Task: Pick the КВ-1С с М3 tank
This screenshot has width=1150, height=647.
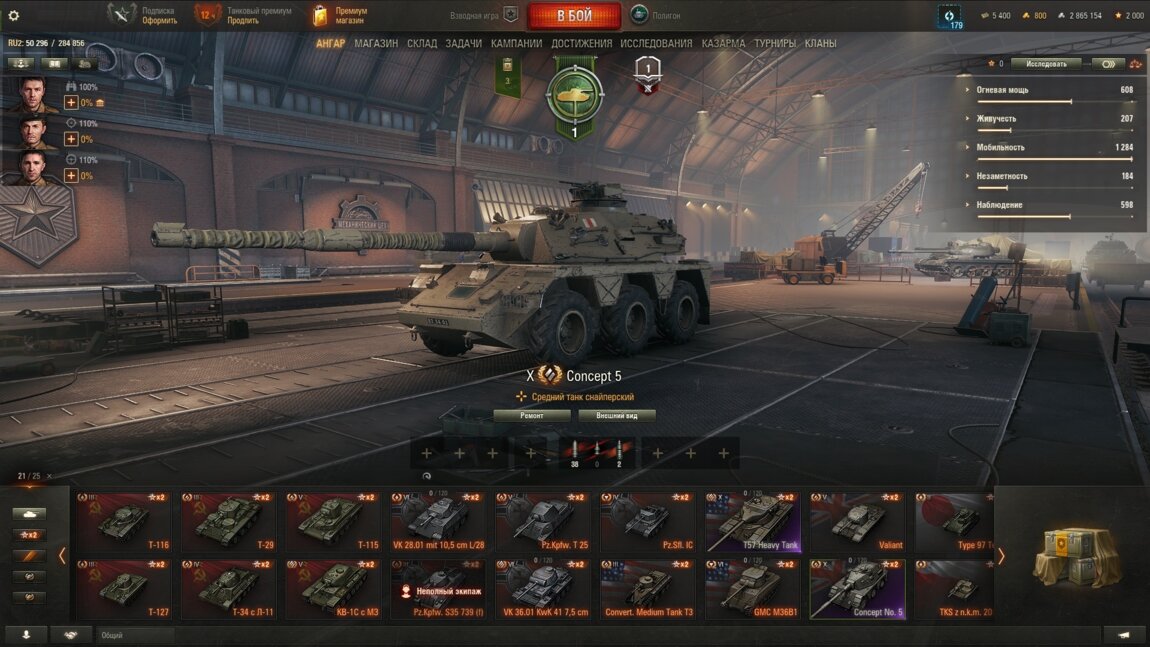Action: point(332,589)
